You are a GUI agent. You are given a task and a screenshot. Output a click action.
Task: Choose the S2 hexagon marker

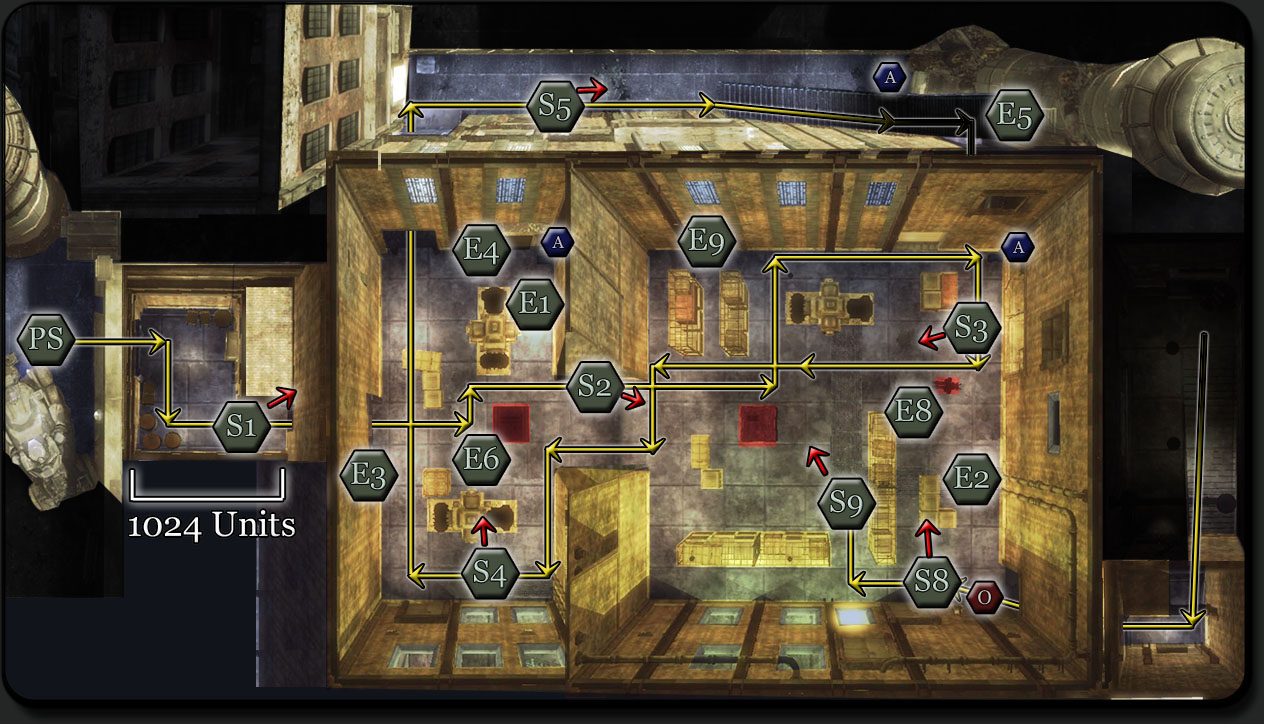tap(595, 387)
